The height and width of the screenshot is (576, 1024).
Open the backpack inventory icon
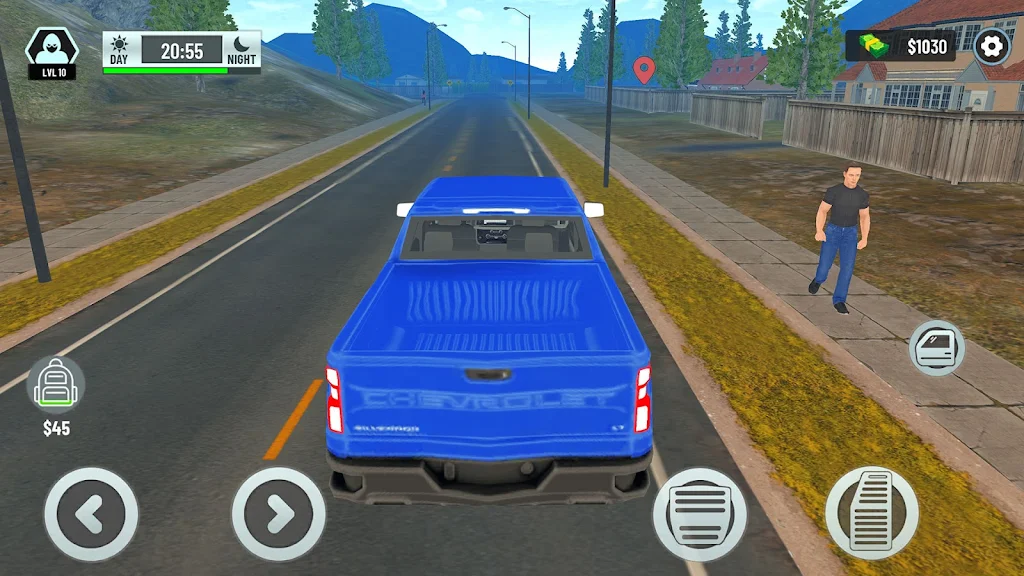(x=56, y=385)
